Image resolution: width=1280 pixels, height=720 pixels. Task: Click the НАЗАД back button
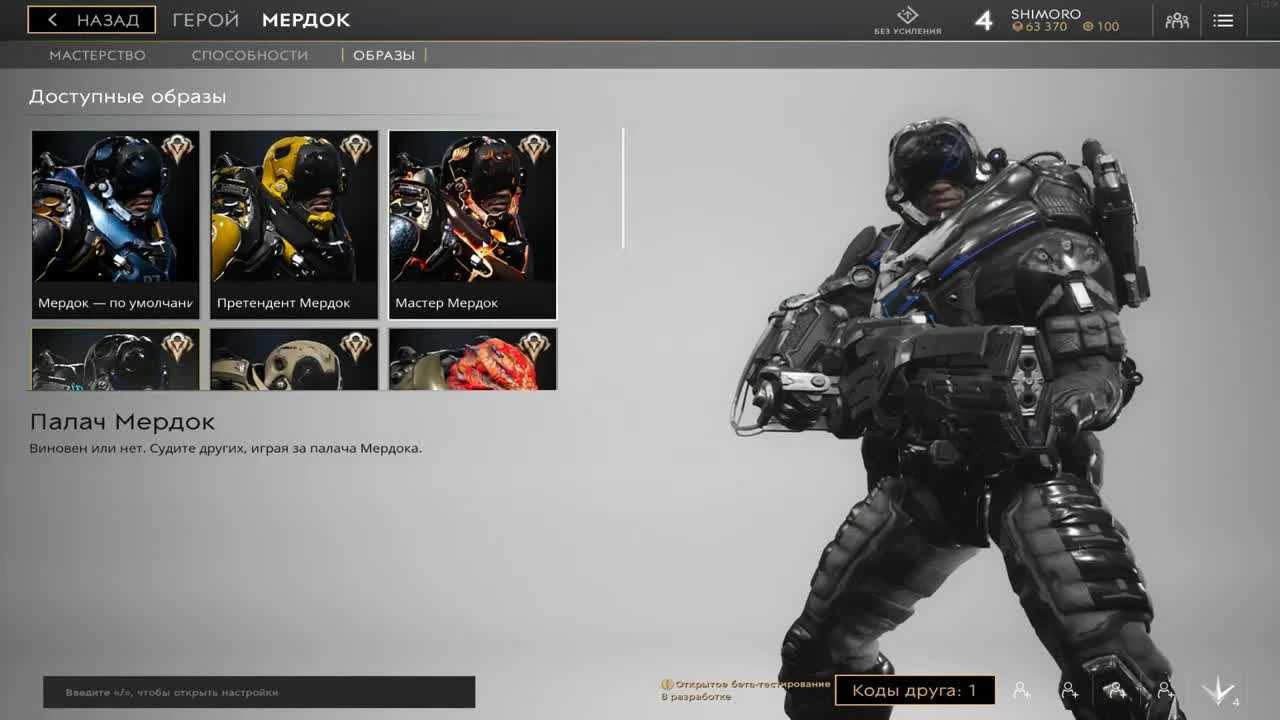click(x=94, y=19)
